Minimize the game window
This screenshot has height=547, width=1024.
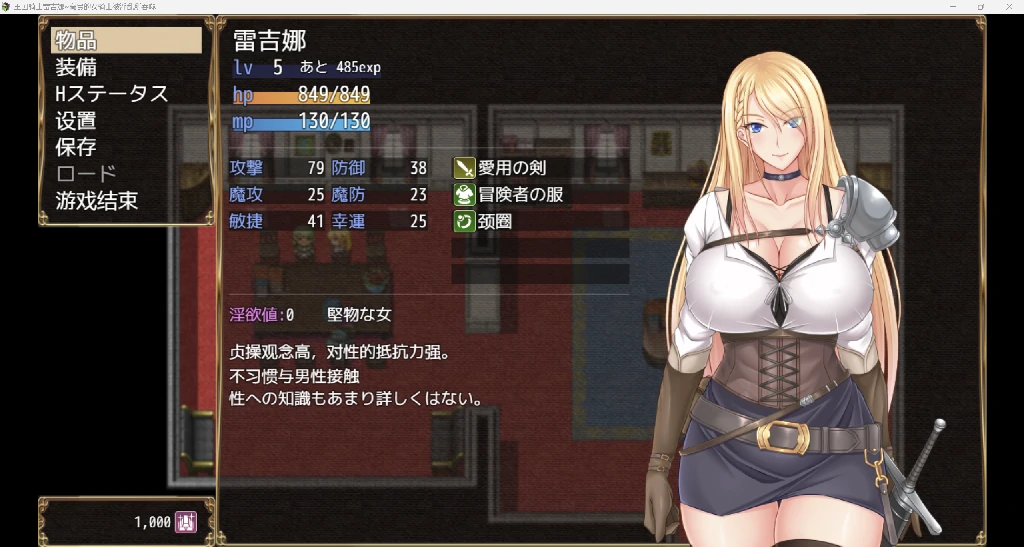[x=953, y=6]
